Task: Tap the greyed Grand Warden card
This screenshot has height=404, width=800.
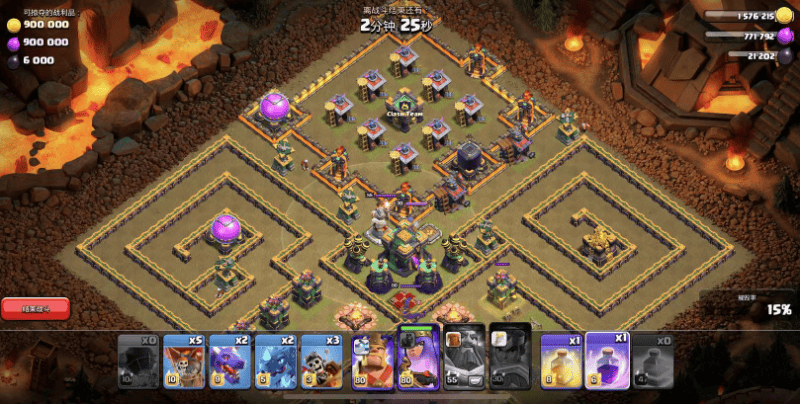Action: coord(465,360)
